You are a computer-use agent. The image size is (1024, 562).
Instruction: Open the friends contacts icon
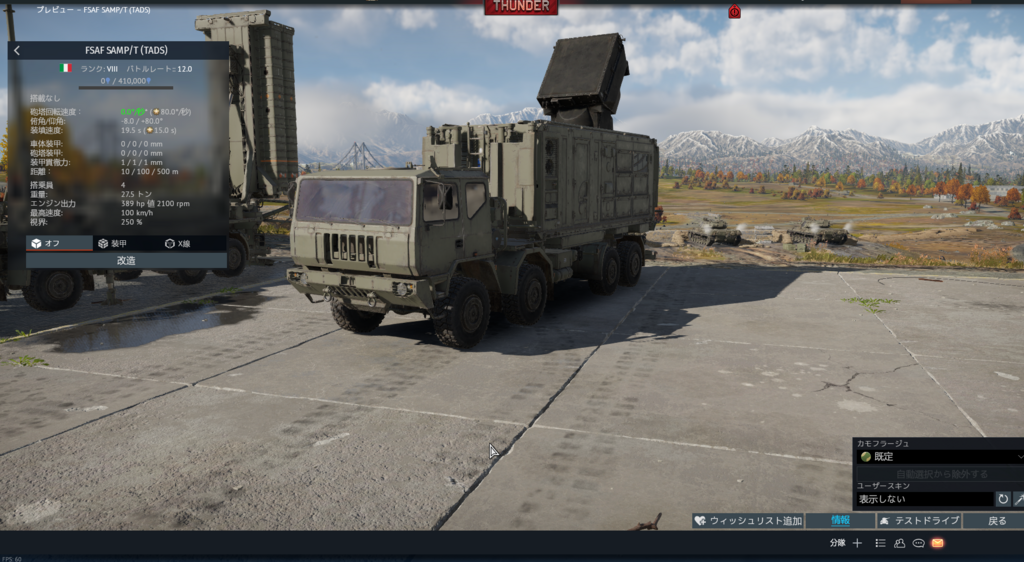click(899, 543)
